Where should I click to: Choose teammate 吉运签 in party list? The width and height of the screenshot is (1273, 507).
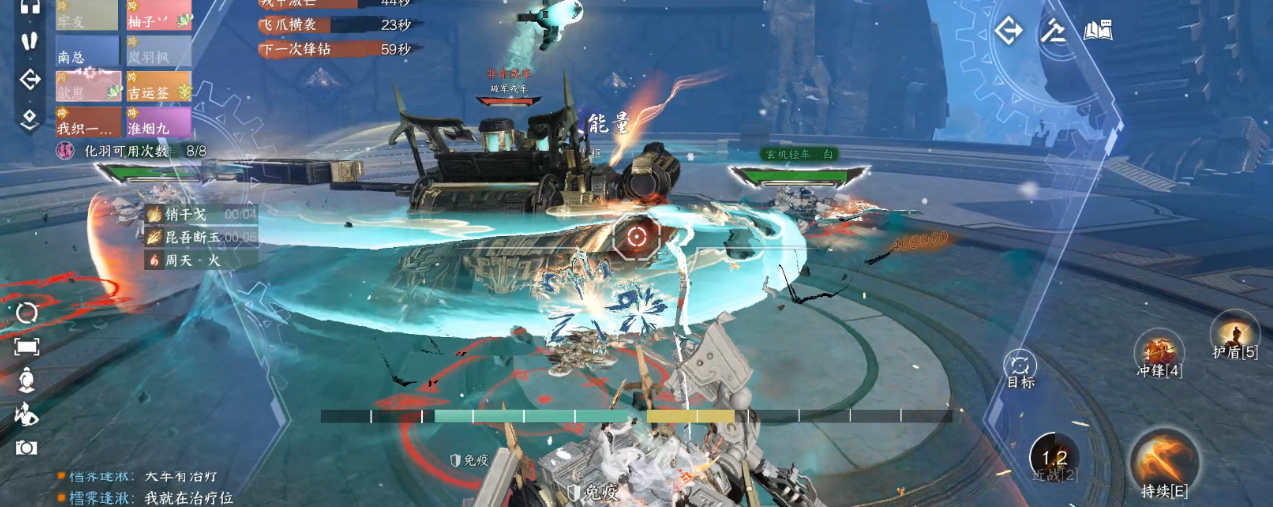click(x=158, y=87)
